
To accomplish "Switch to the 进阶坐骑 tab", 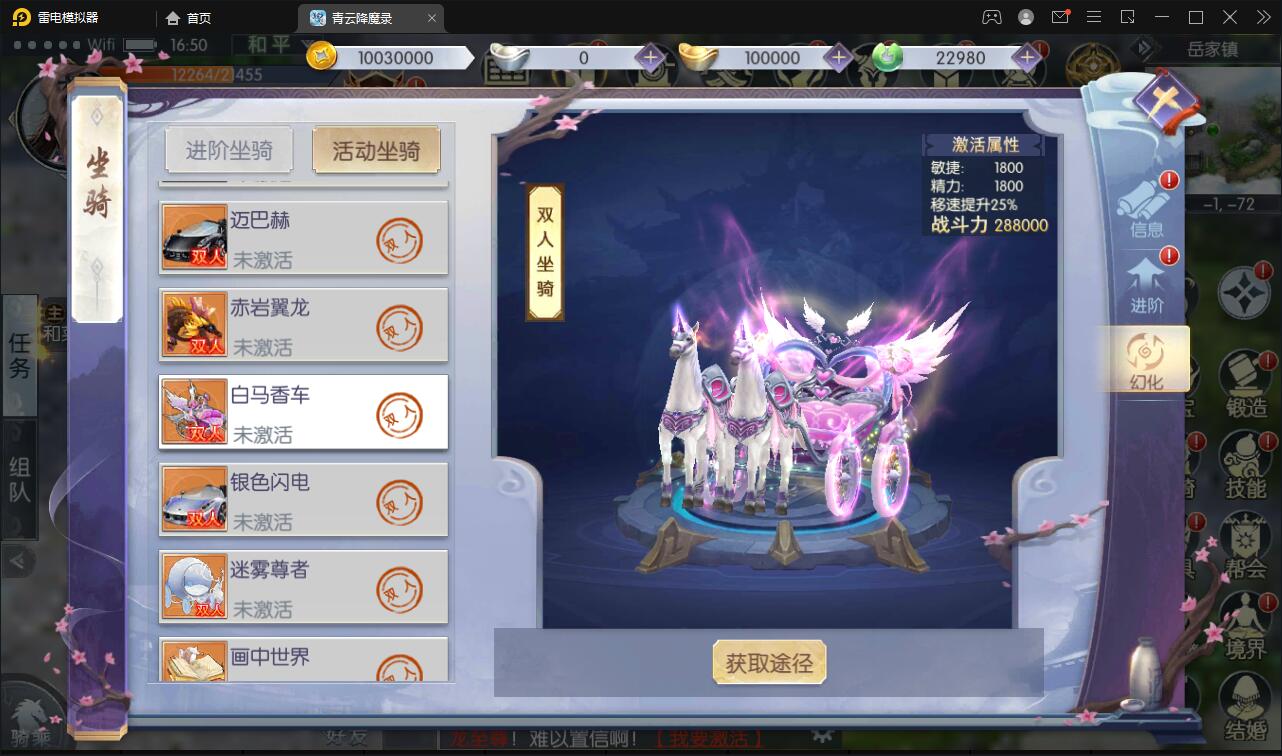I will click(x=228, y=148).
